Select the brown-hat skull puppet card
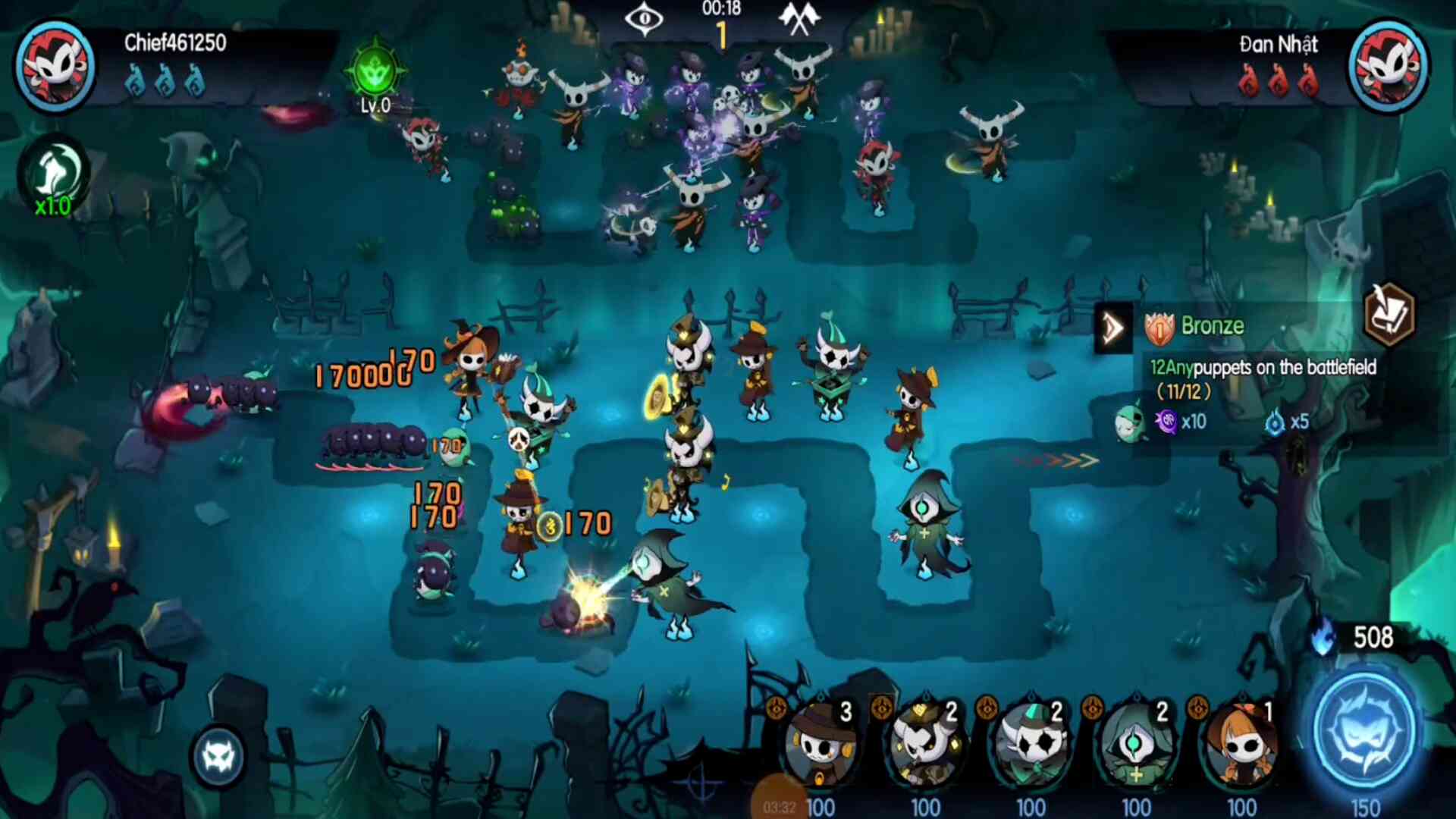The image size is (1456, 819). pos(820,745)
